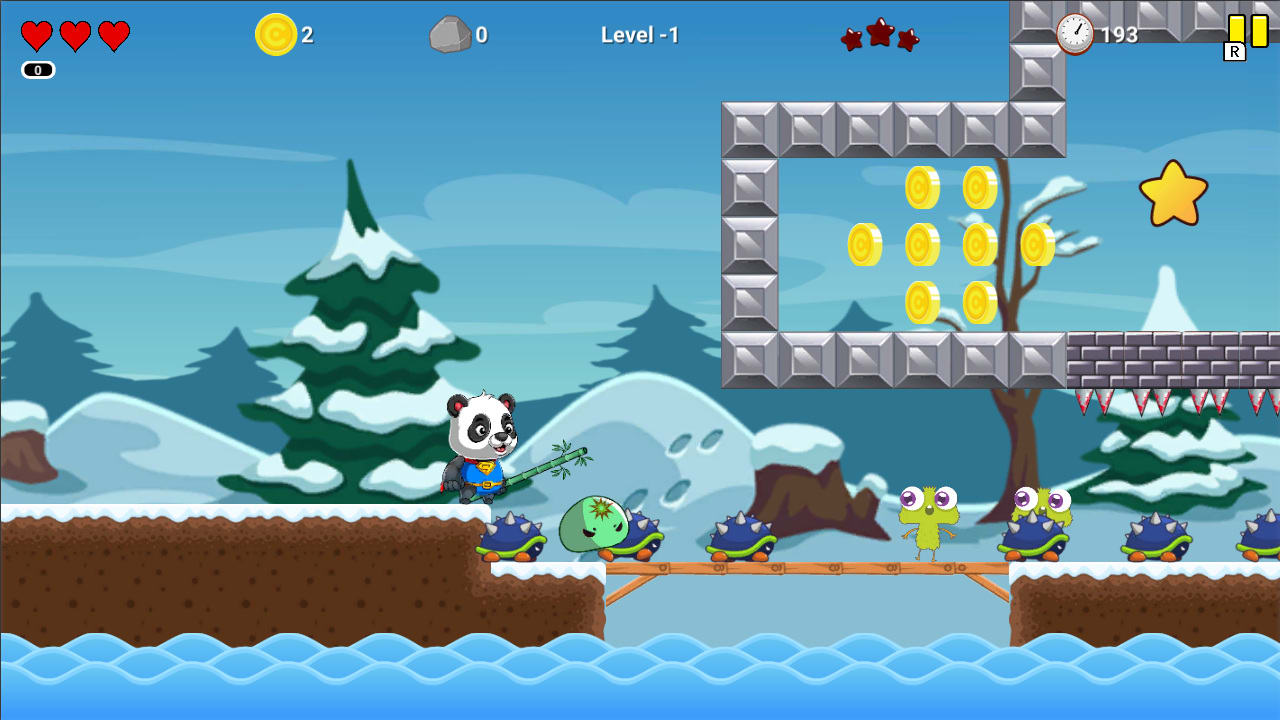Viewport: 1280px width, 720px height.
Task: Click the leftmost small dark star indicator
Action: point(849,38)
